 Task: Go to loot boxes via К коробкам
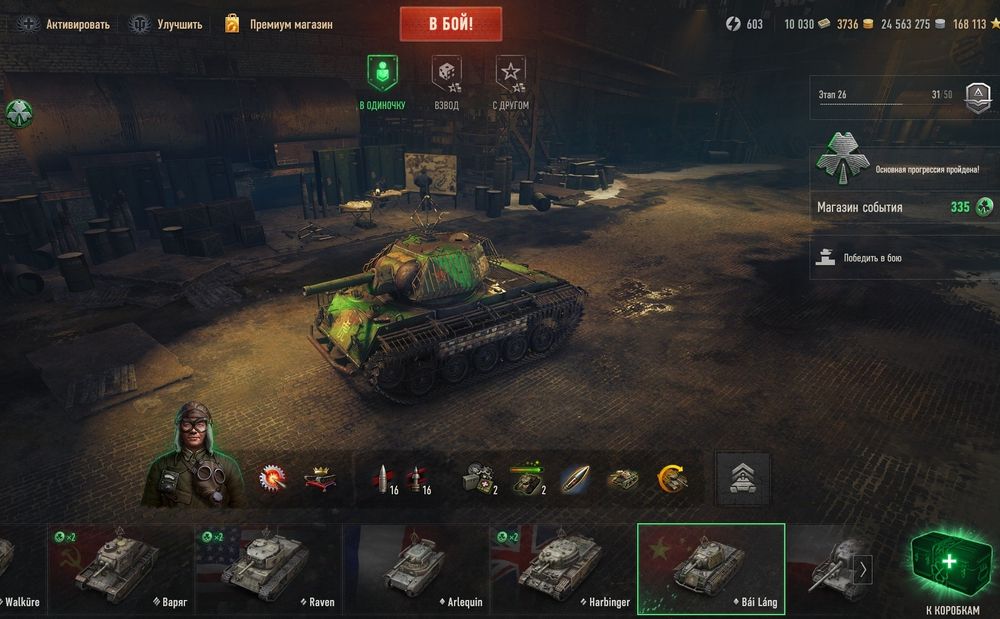click(952, 570)
